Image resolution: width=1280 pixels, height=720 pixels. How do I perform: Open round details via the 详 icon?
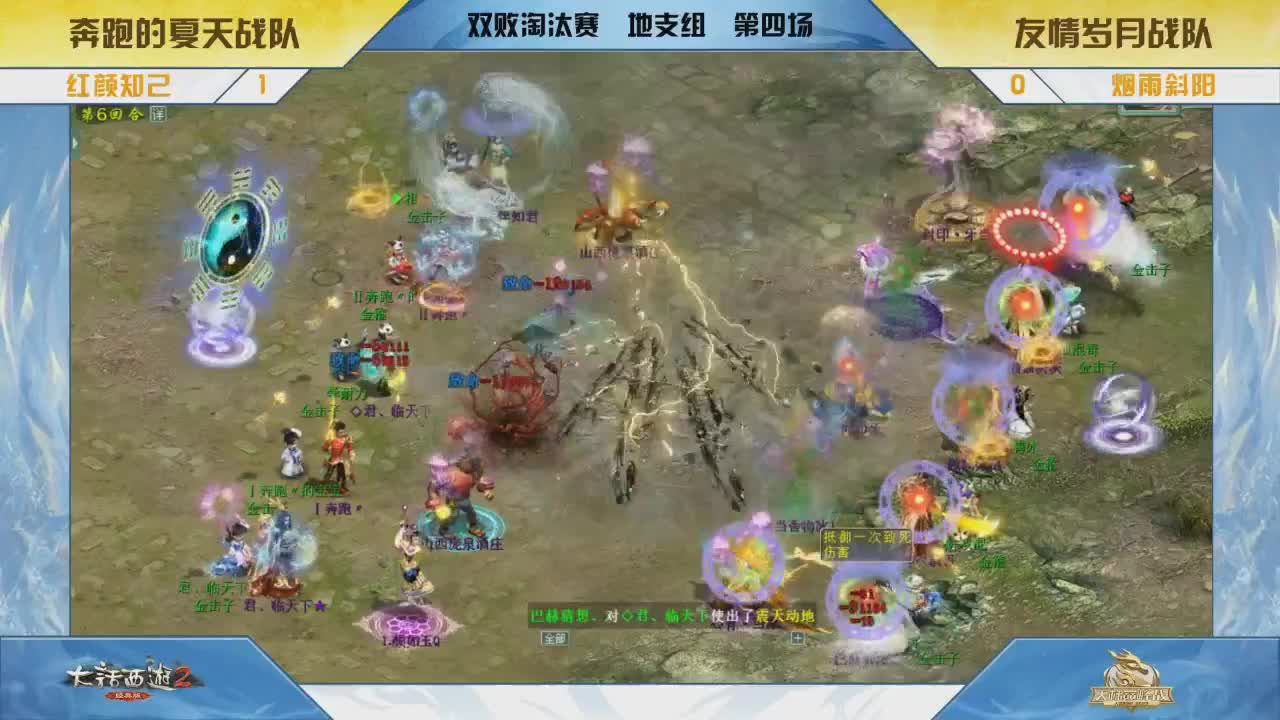coord(160,116)
